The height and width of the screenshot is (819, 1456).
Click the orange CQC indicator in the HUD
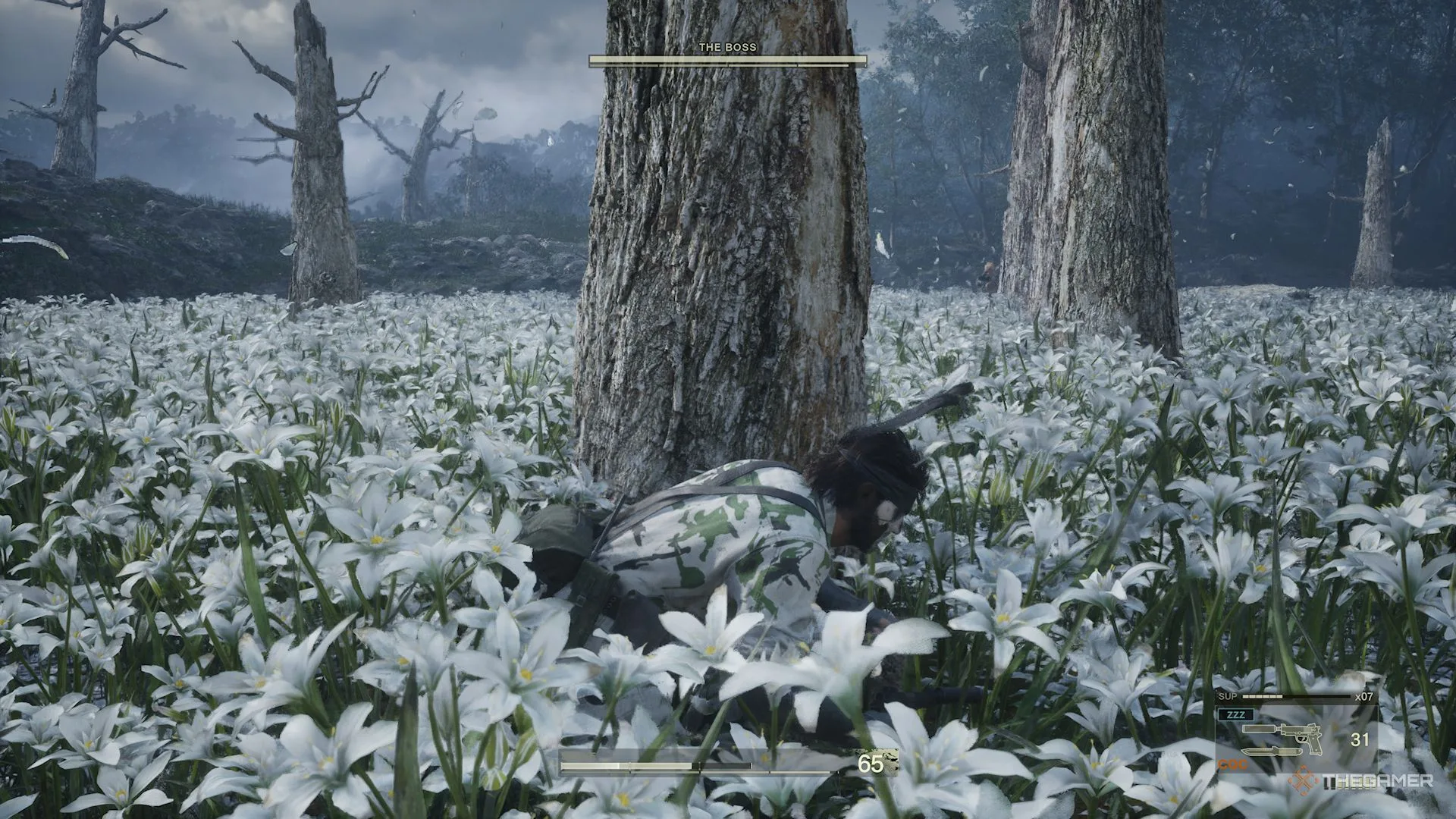coord(1232,763)
